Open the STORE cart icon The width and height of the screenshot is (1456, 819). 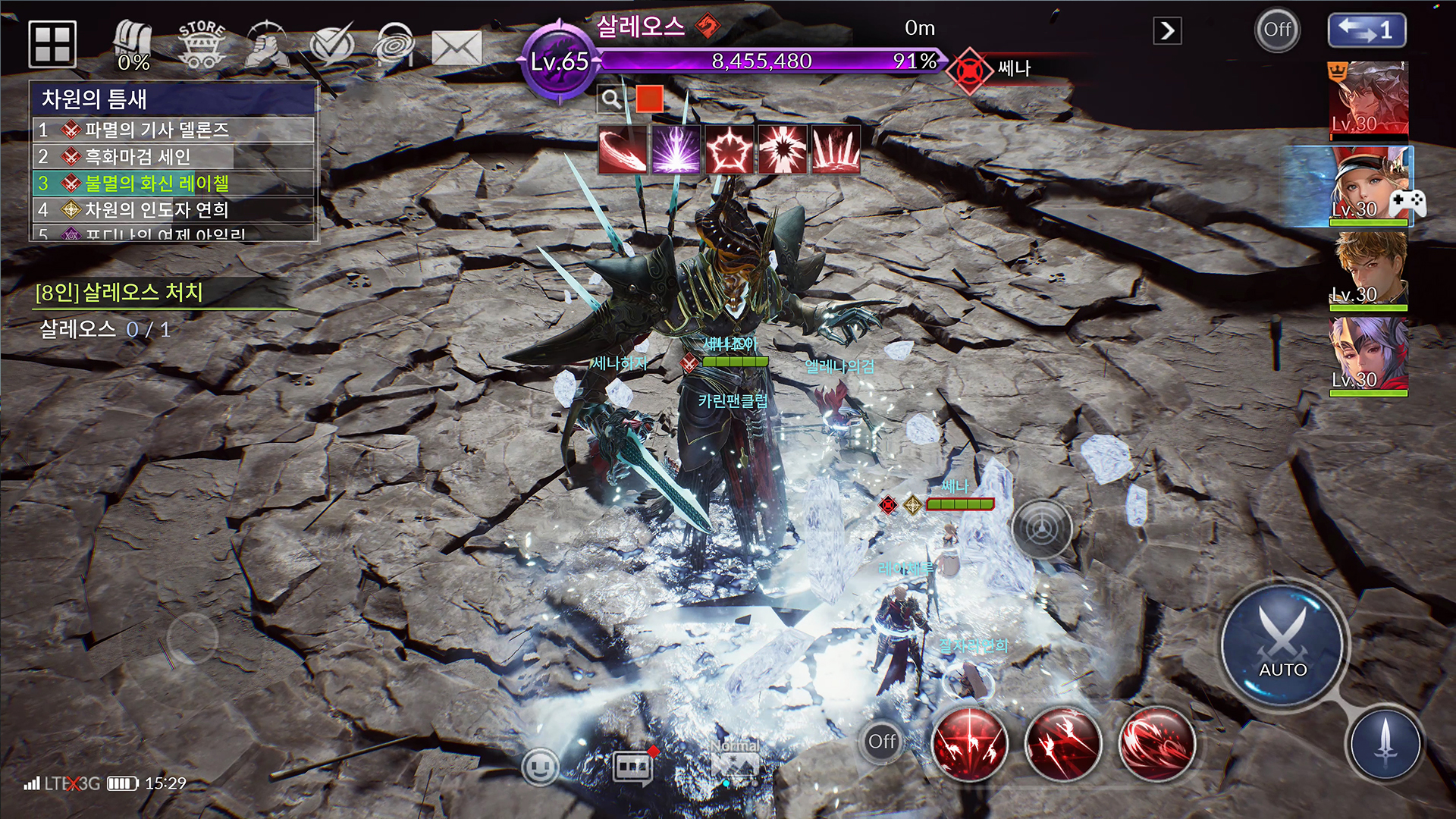(202, 45)
